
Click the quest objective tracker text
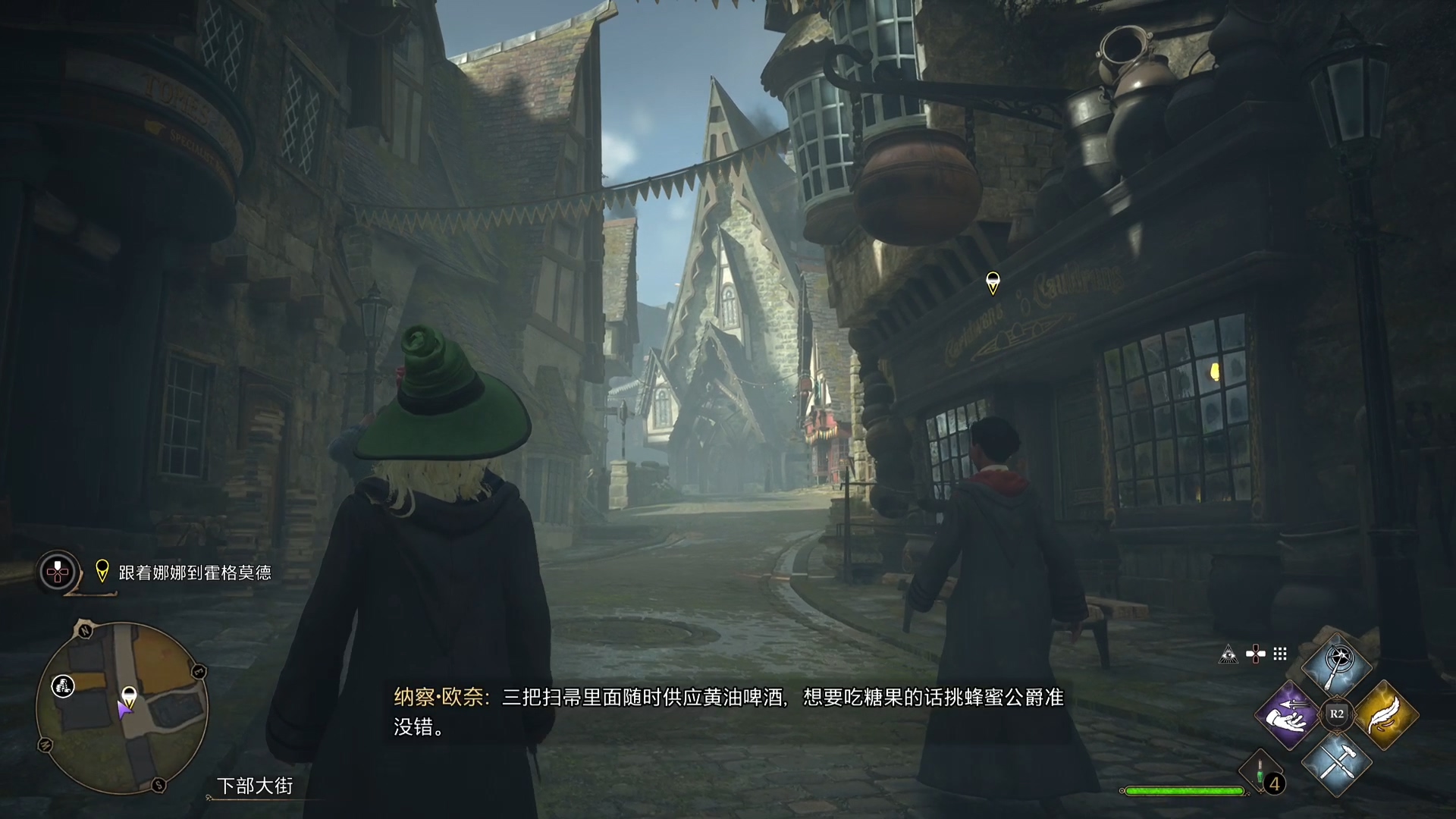point(195,573)
